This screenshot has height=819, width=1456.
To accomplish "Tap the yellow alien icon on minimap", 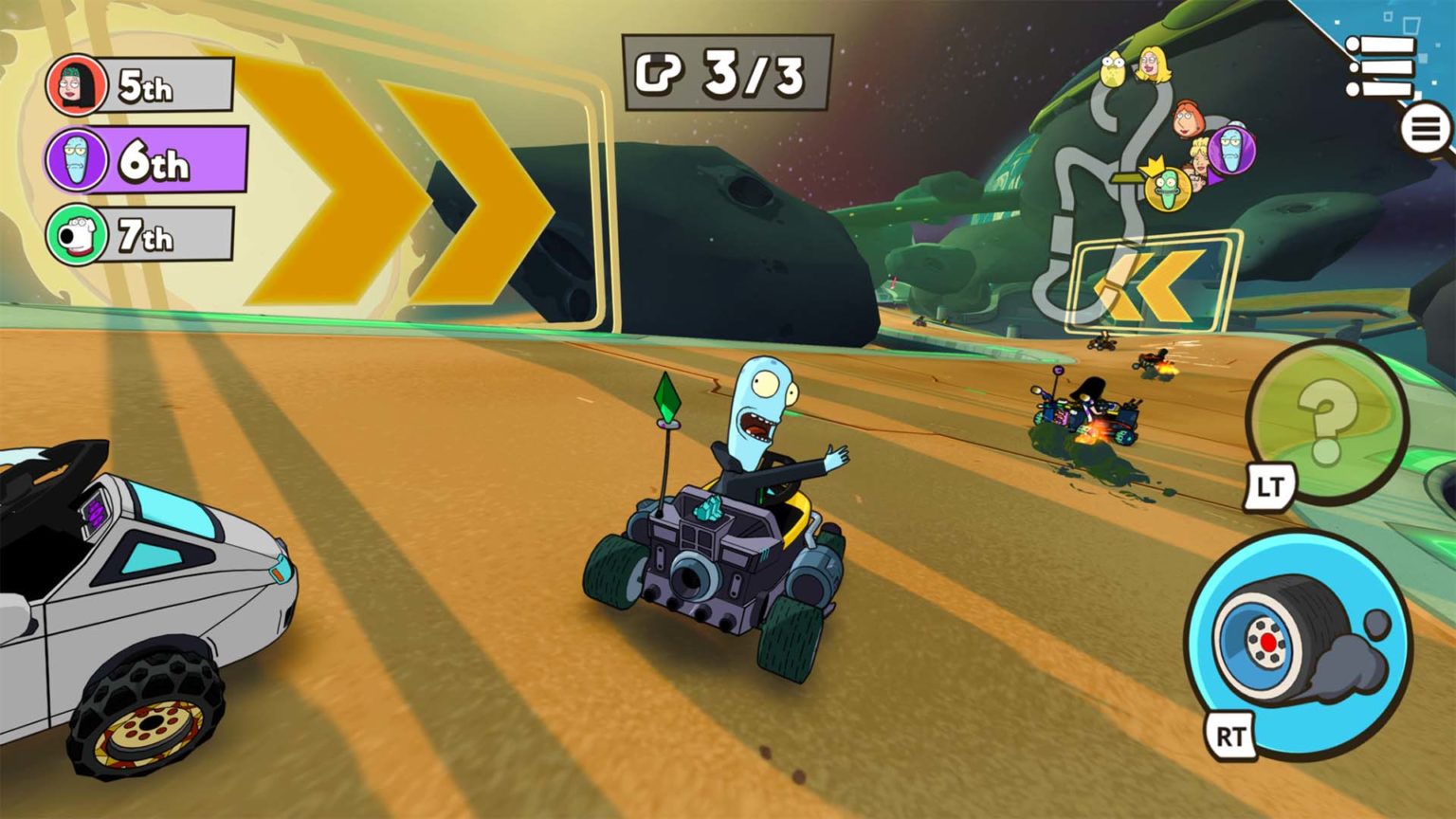I will [x=1112, y=67].
